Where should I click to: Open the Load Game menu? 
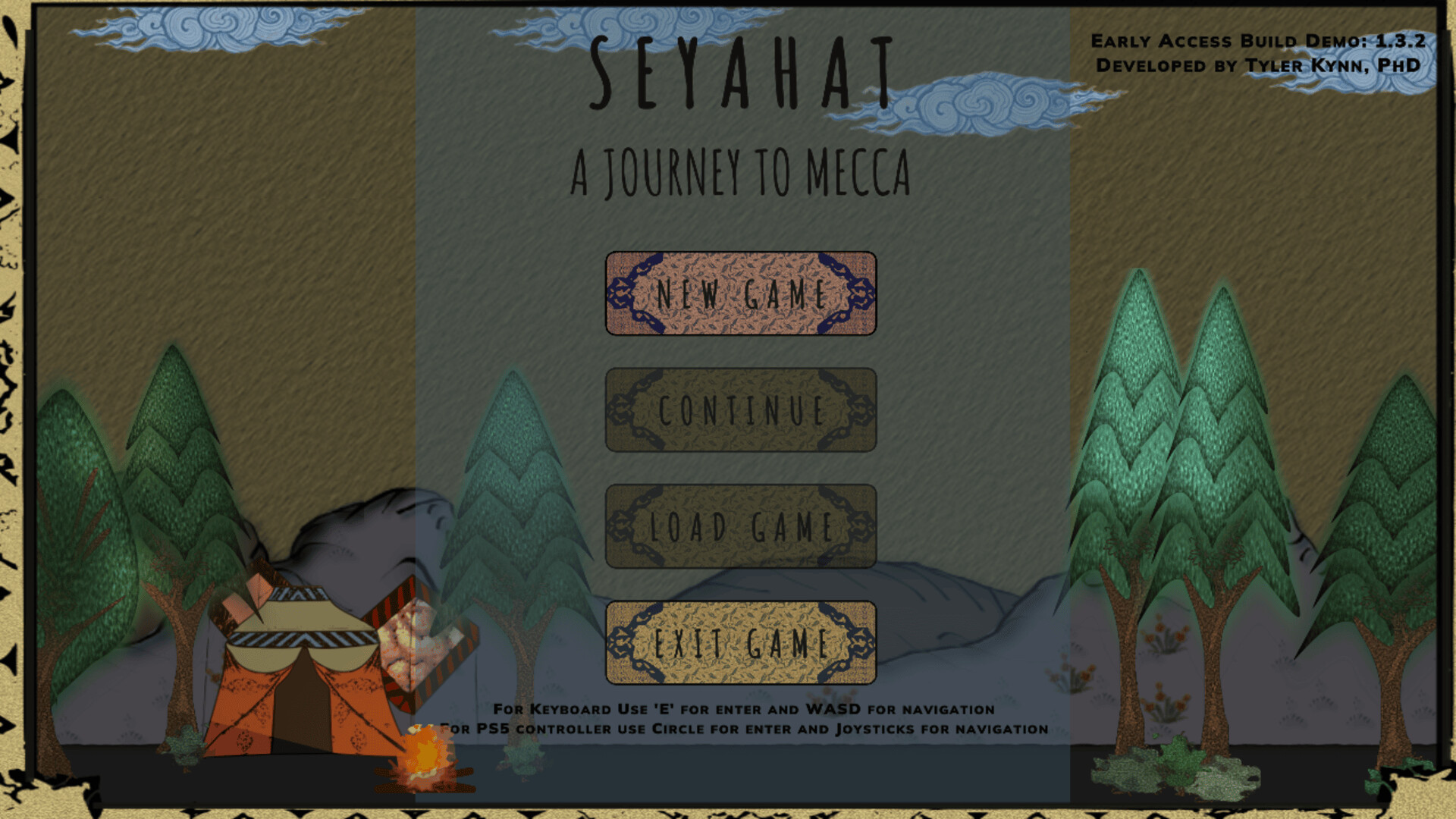coord(741,525)
